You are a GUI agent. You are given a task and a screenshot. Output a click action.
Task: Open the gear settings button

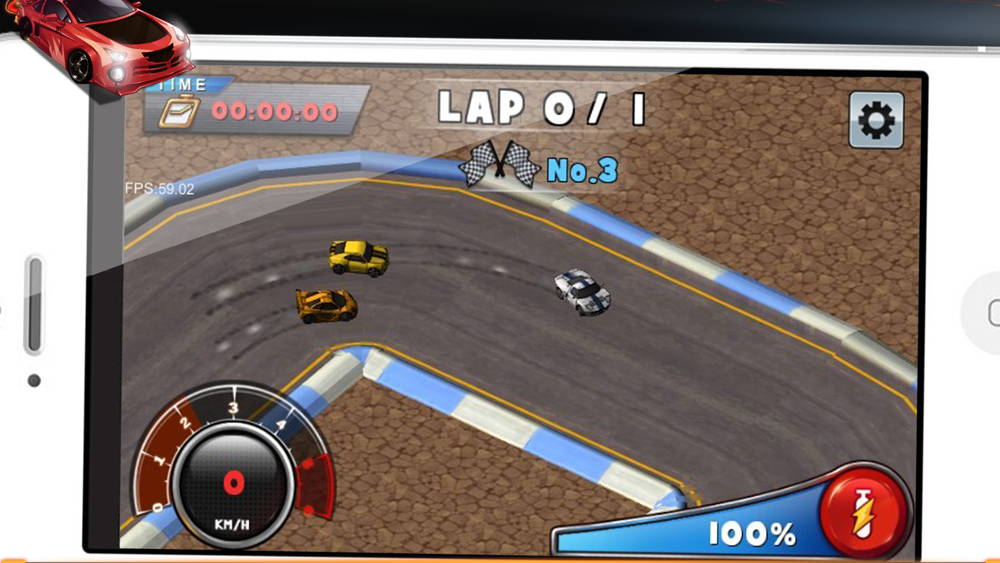pyautogui.click(x=876, y=121)
